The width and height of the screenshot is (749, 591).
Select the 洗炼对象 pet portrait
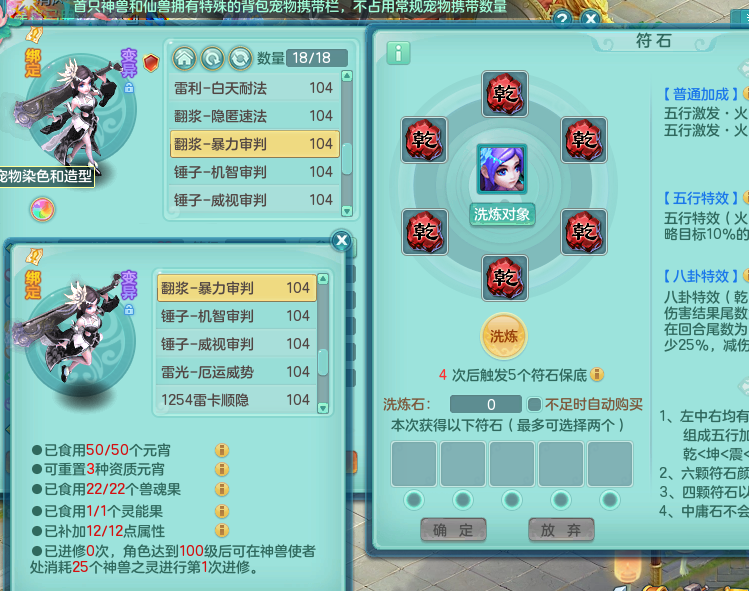502,169
